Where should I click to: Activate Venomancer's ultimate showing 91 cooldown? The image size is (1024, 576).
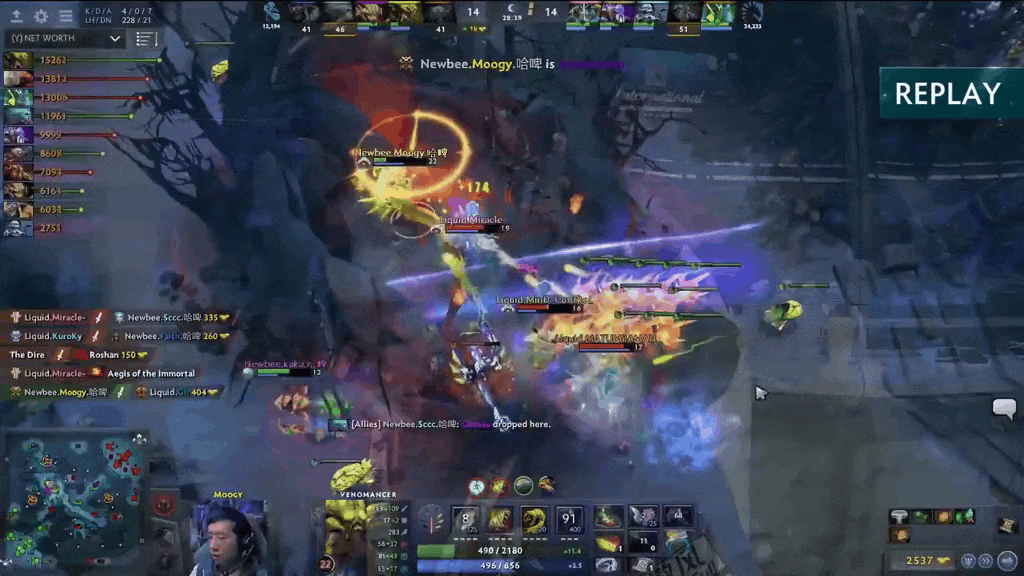point(571,520)
